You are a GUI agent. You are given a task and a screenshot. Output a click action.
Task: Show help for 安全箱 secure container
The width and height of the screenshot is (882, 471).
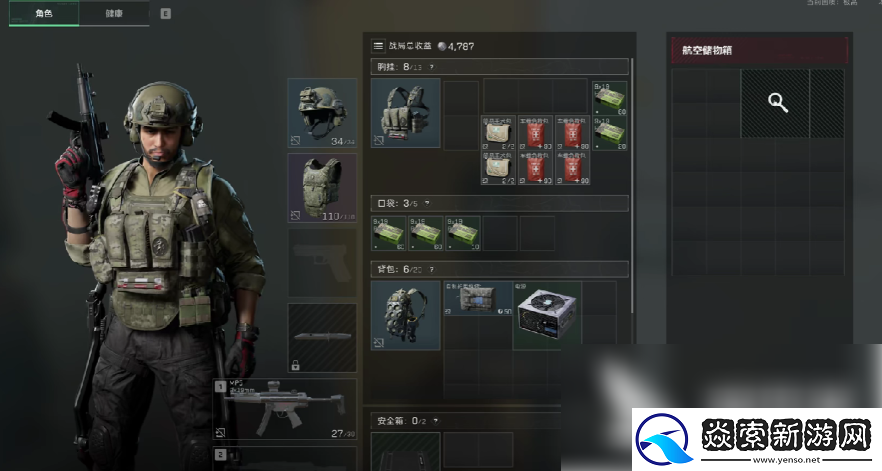(x=435, y=420)
